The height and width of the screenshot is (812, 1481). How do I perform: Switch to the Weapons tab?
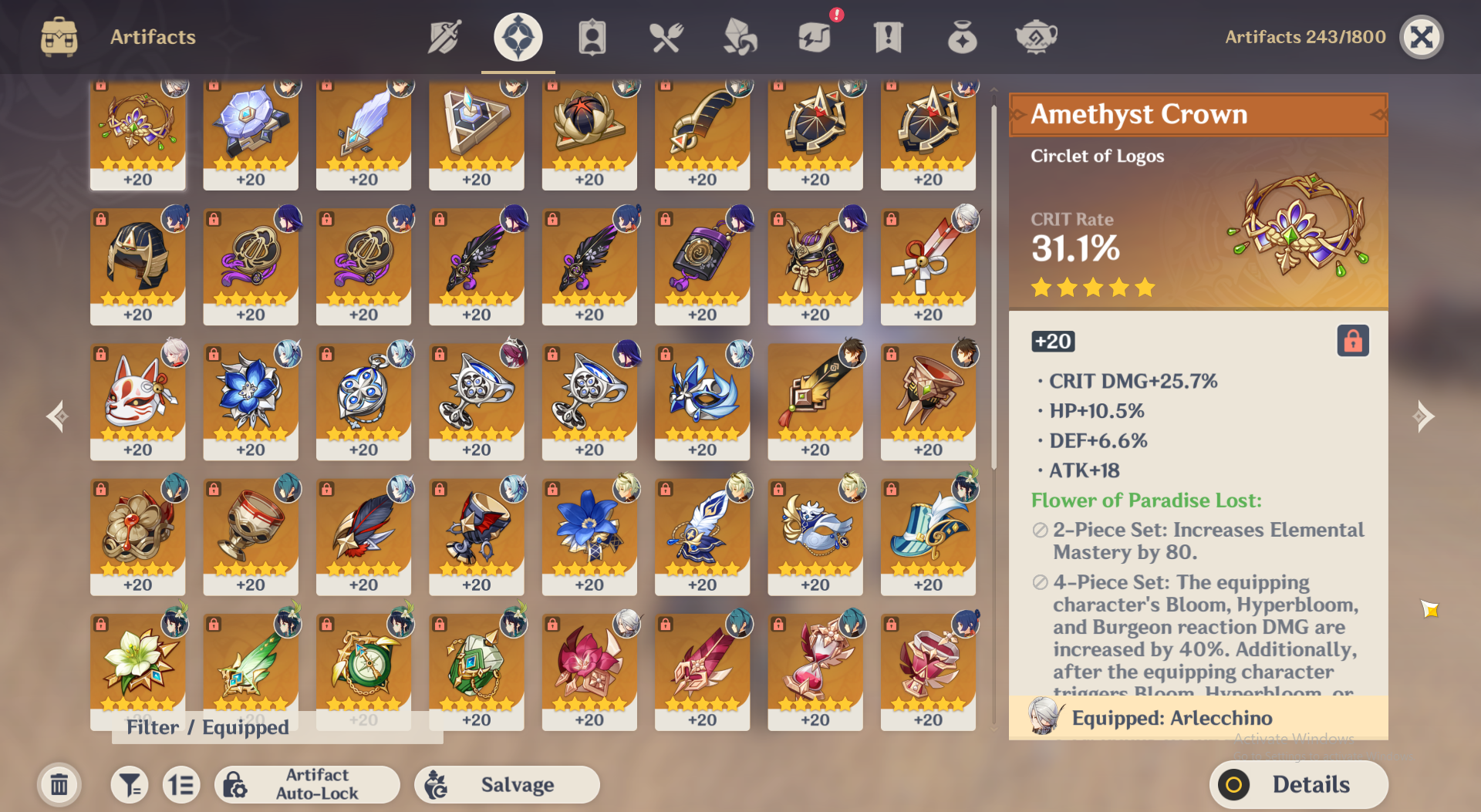coord(444,37)
